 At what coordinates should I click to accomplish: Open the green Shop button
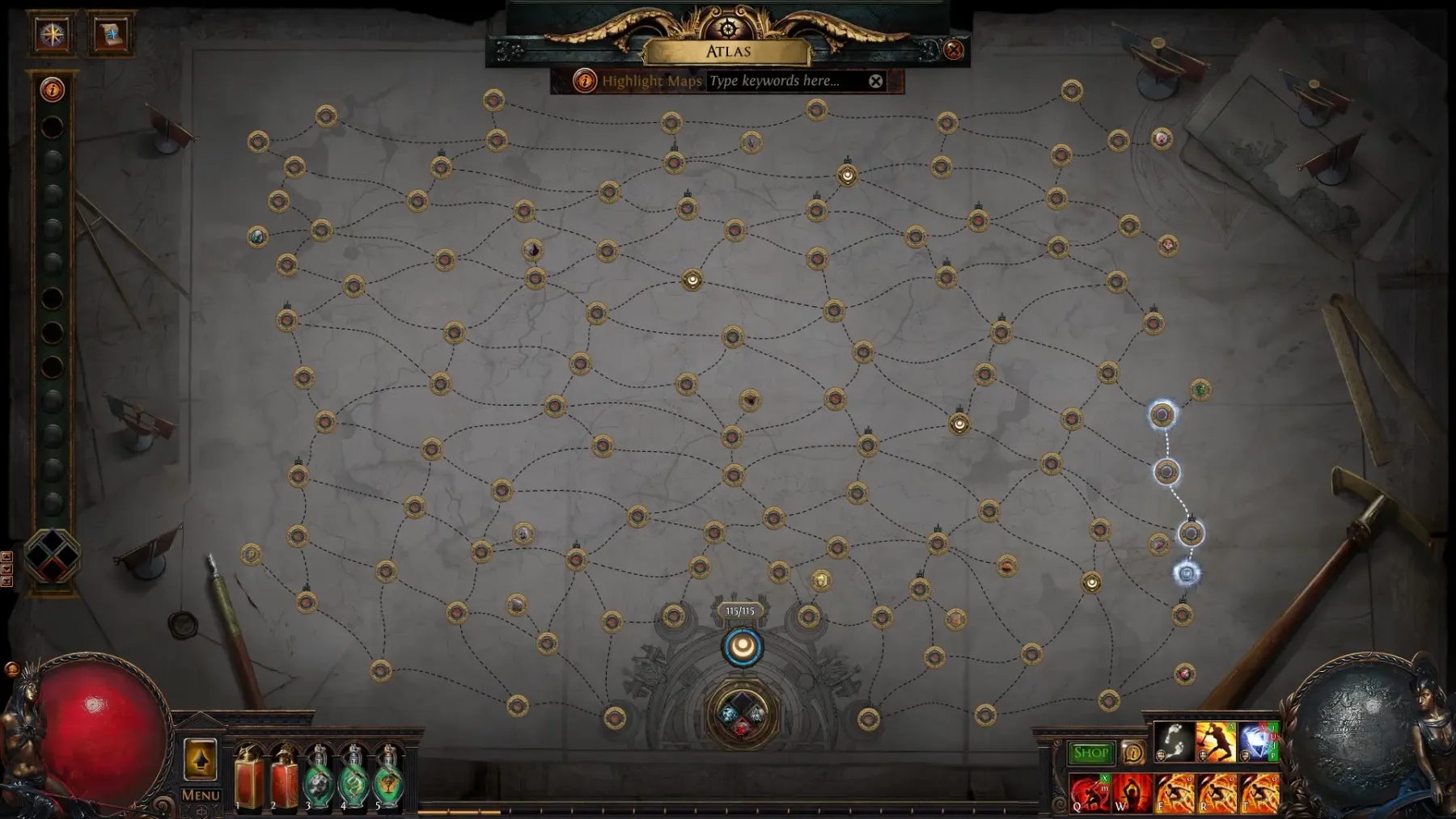tap(1090, 754)
